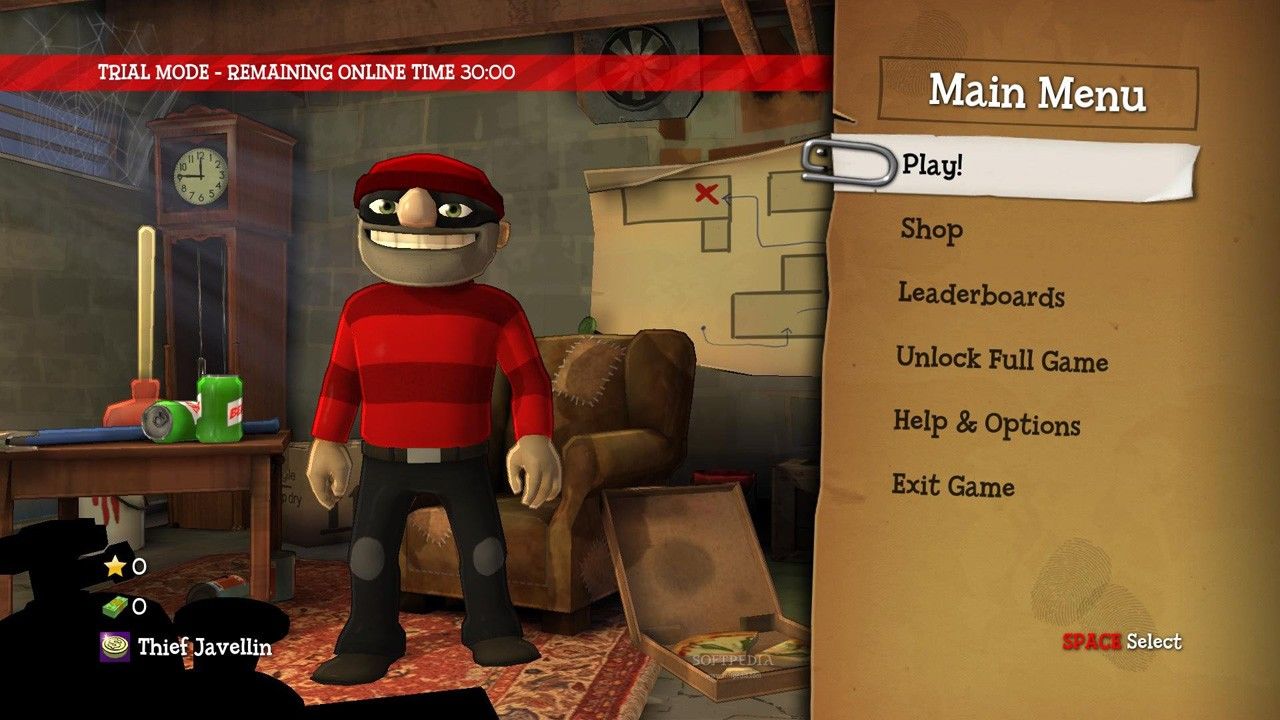Click Exit Game
The height and width of the screenshot is (720, 1280).
pyautogui.click(x=952, y=487)
